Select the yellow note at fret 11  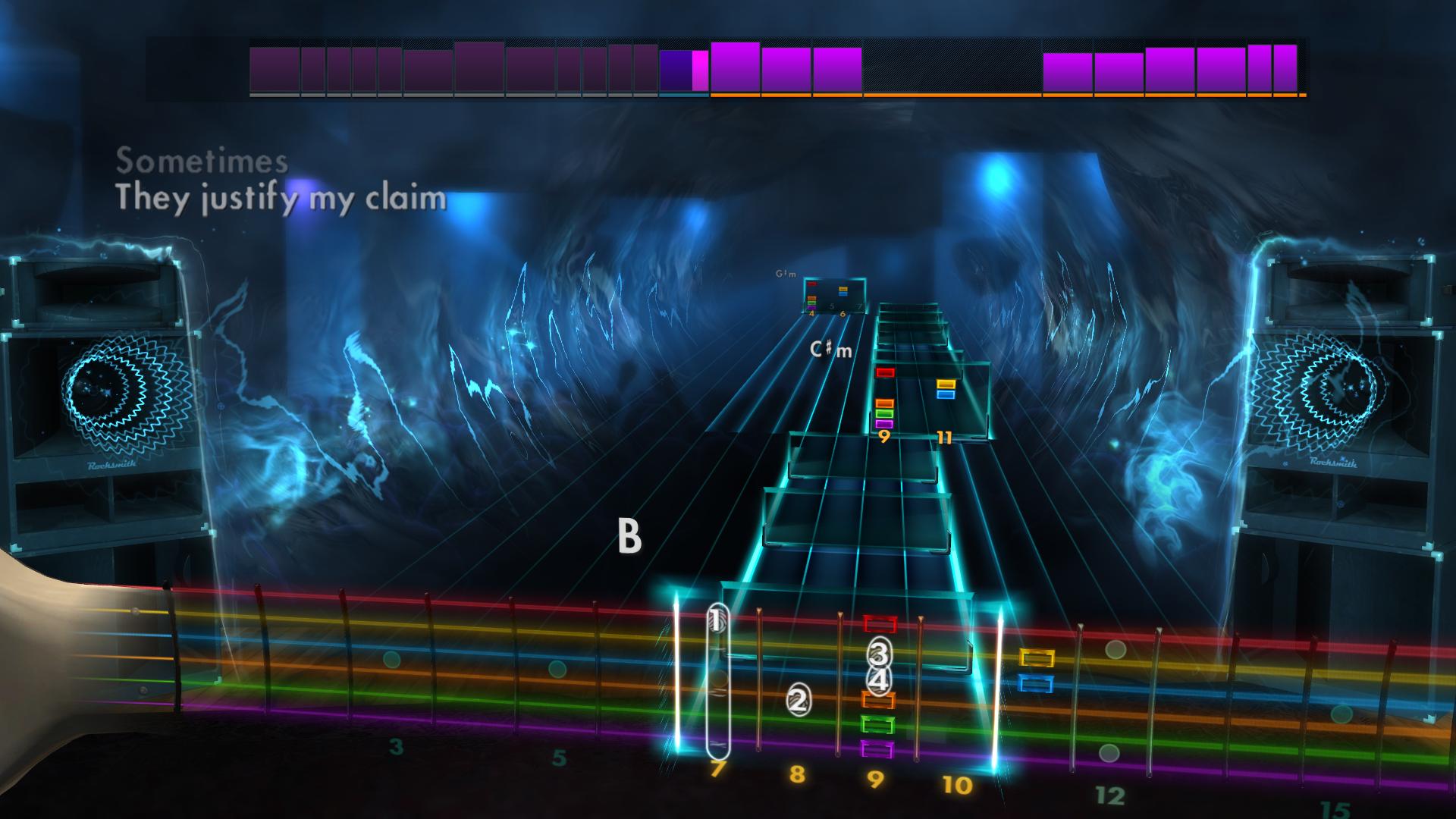click(x=944, y=385)
